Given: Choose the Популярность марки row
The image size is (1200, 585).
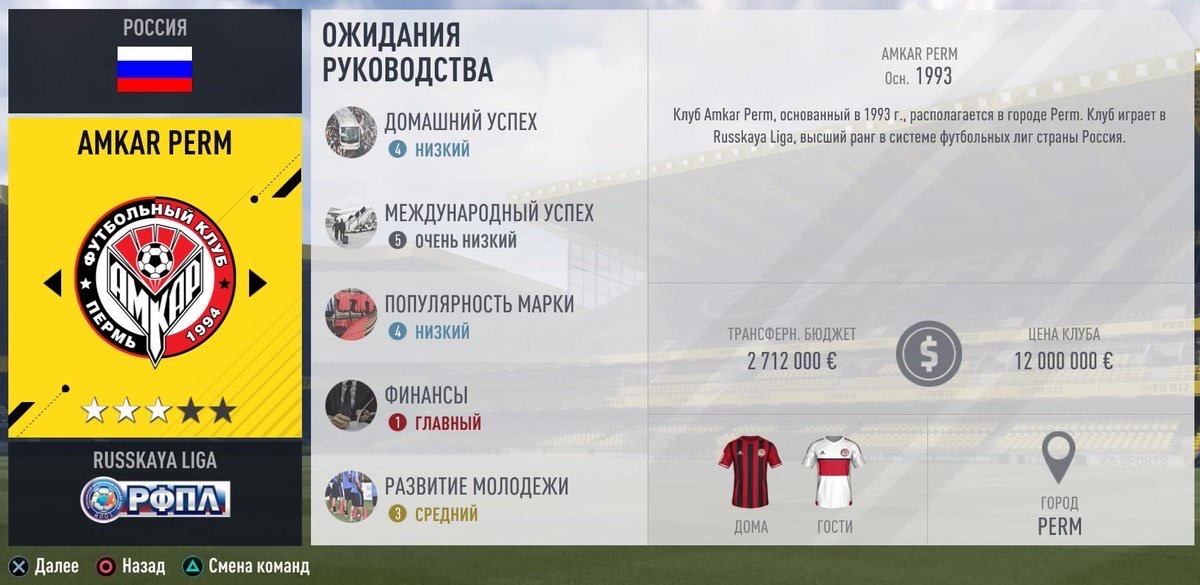Looking at the screenshot, I should coord(478,317).
